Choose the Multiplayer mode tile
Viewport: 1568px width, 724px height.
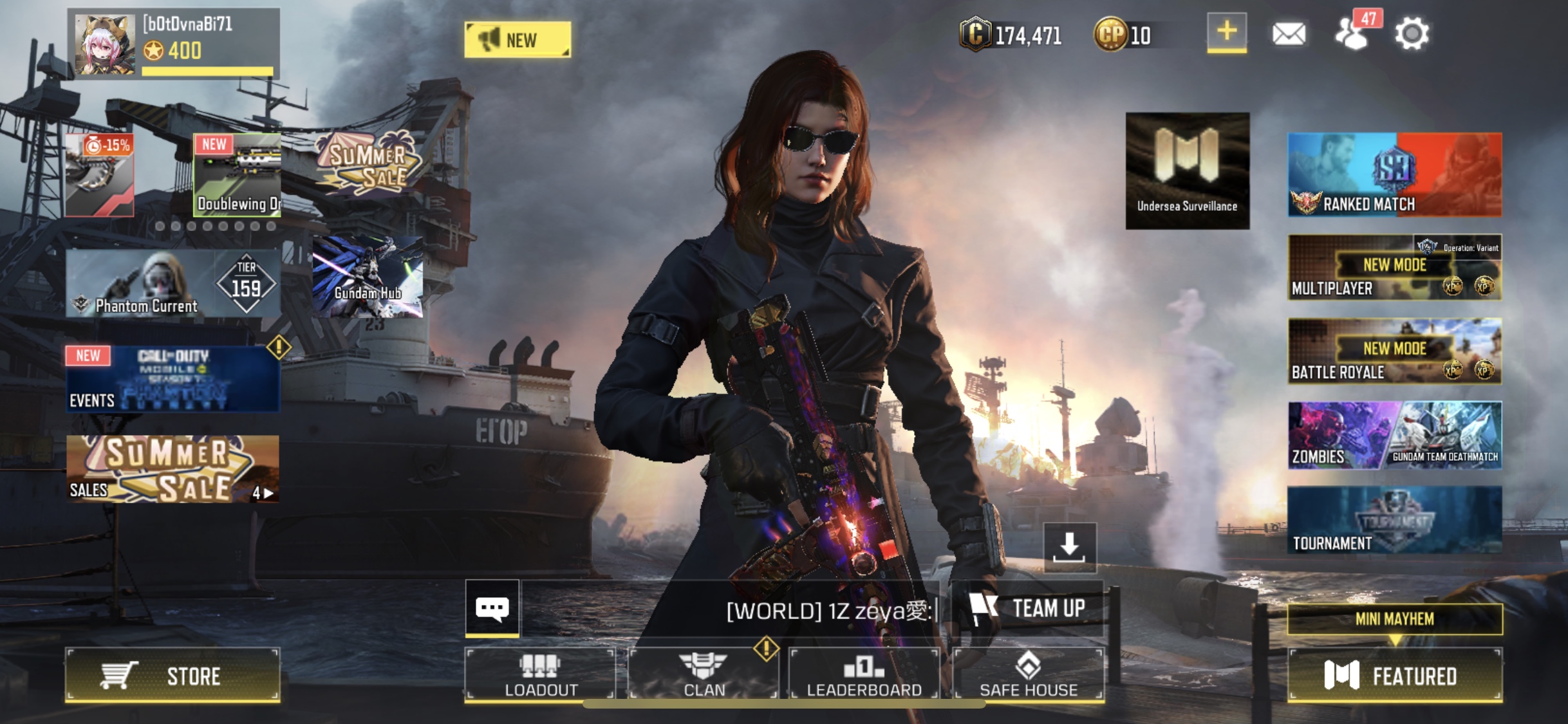[x=1394, y=267]
